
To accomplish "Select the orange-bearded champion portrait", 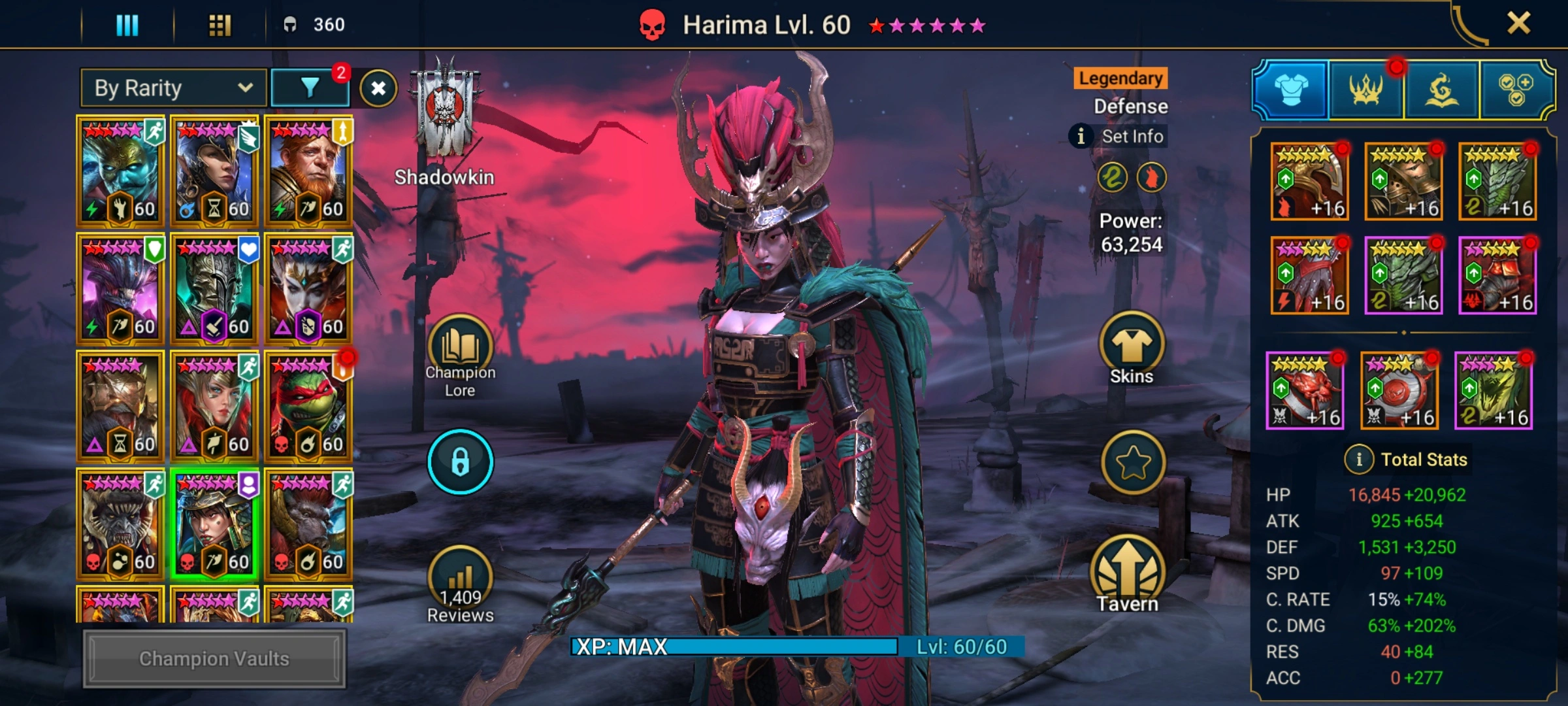I will point(308,171).
